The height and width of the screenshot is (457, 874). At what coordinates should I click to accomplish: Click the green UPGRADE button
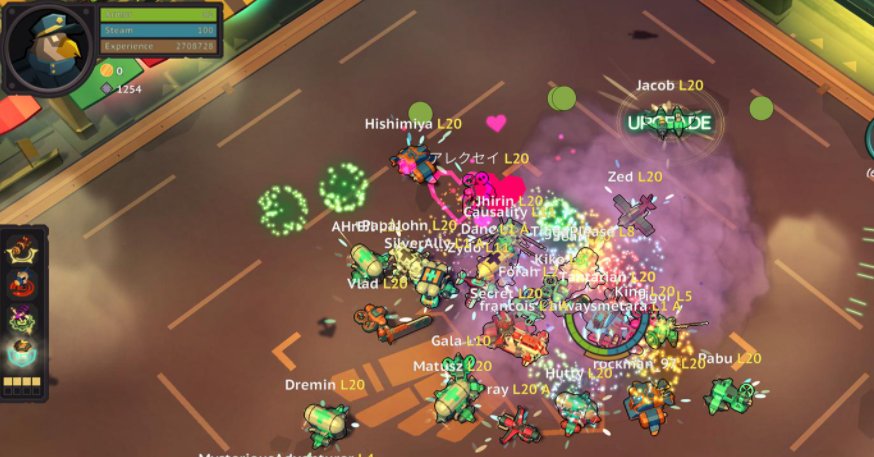pos(669,123)
